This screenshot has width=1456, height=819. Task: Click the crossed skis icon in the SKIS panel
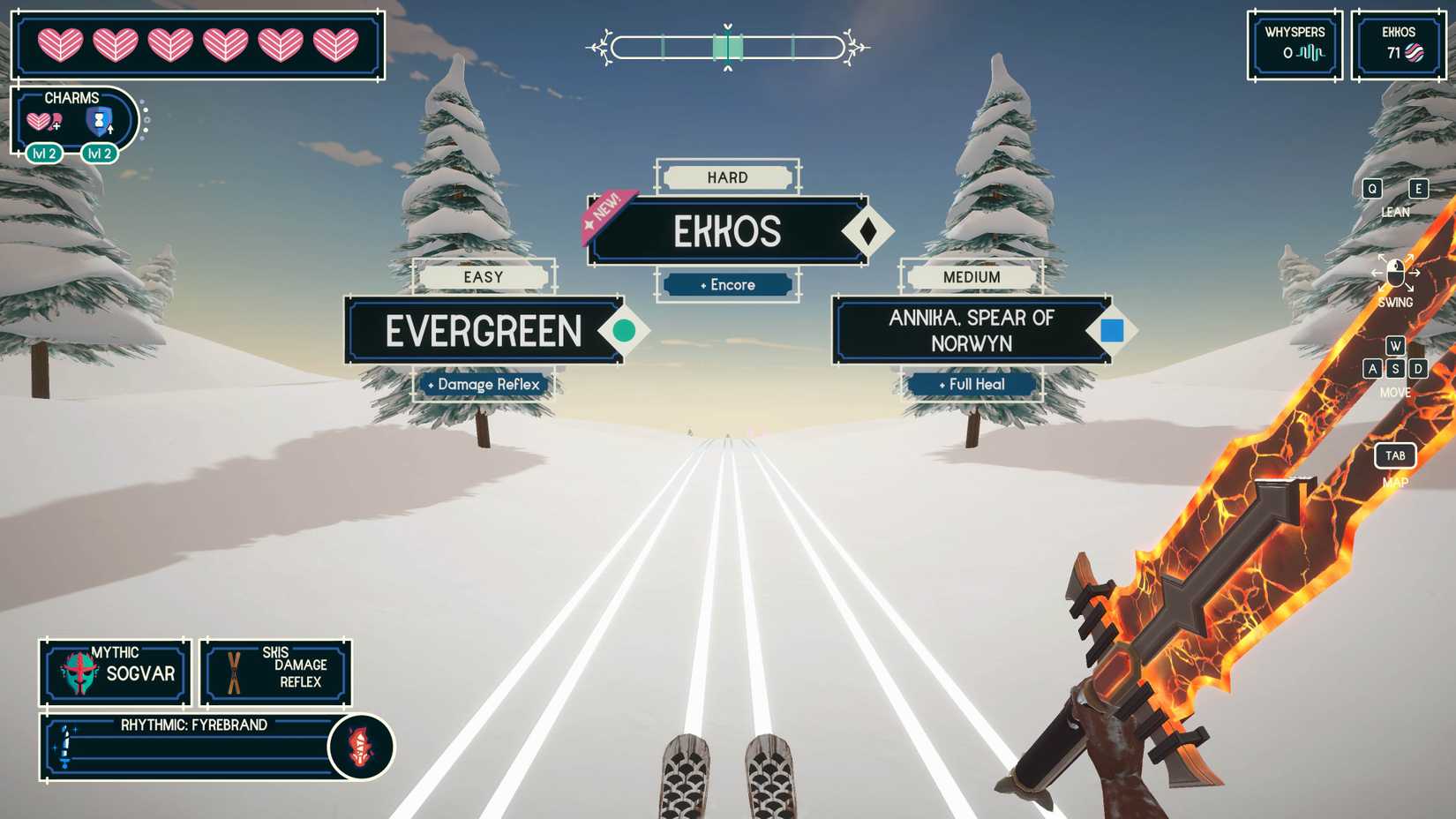[x=234, y=672]
